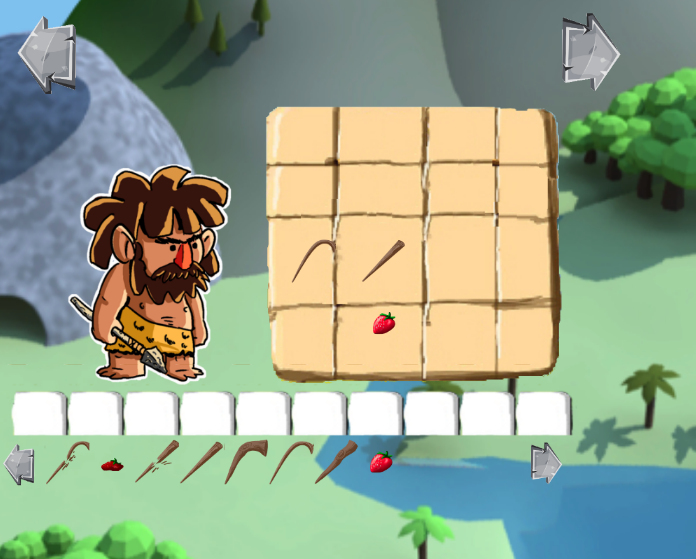Screen dimensions: 696x559
Task: Pick the thick curved branch in item row
Action: click(x=245, y=461)
